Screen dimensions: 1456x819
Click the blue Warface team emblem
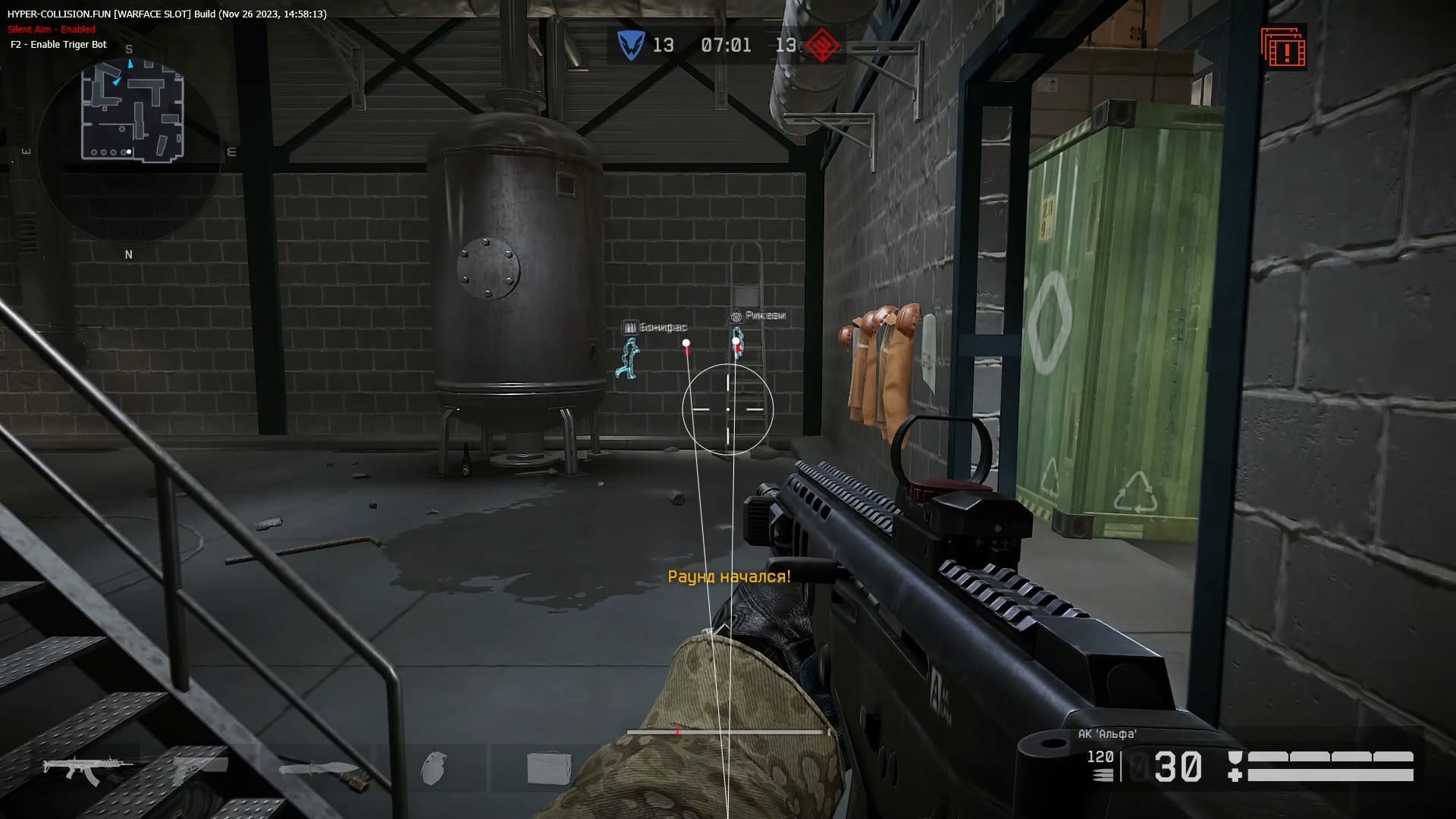coord(630,45)
